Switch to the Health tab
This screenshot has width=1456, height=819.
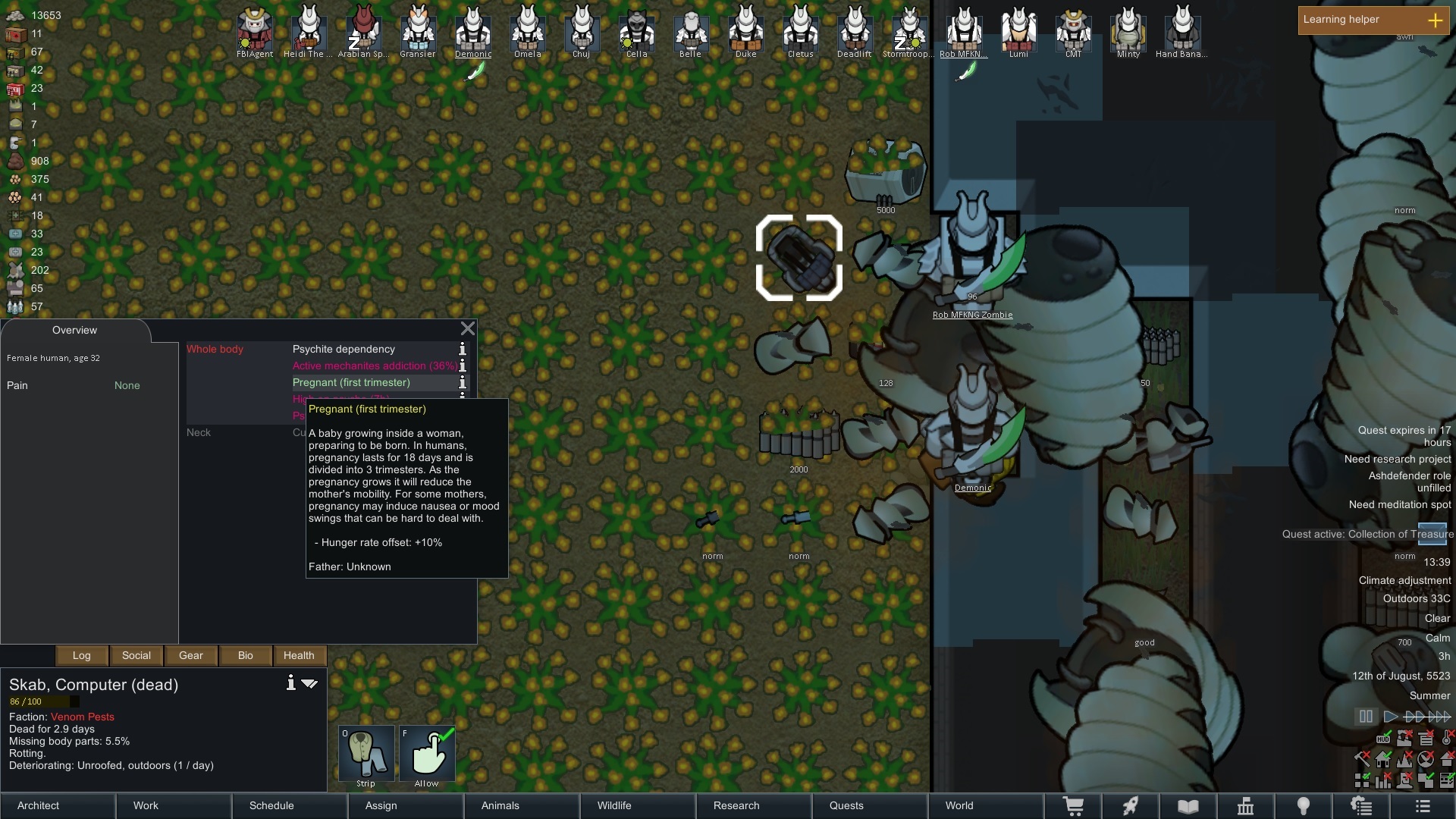(x=299, y=655)
